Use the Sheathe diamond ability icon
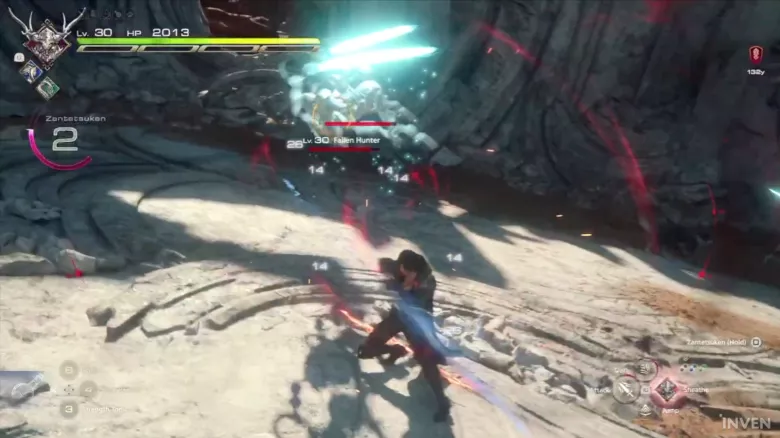Image resolution: width=780 pixels, height=438 pixels. pos(666,389)
